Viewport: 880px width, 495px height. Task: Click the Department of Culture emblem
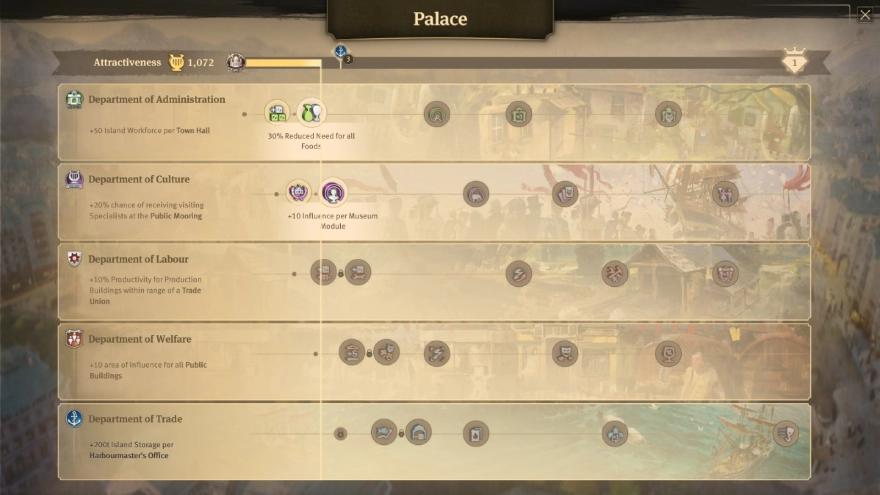pos(74,180)
